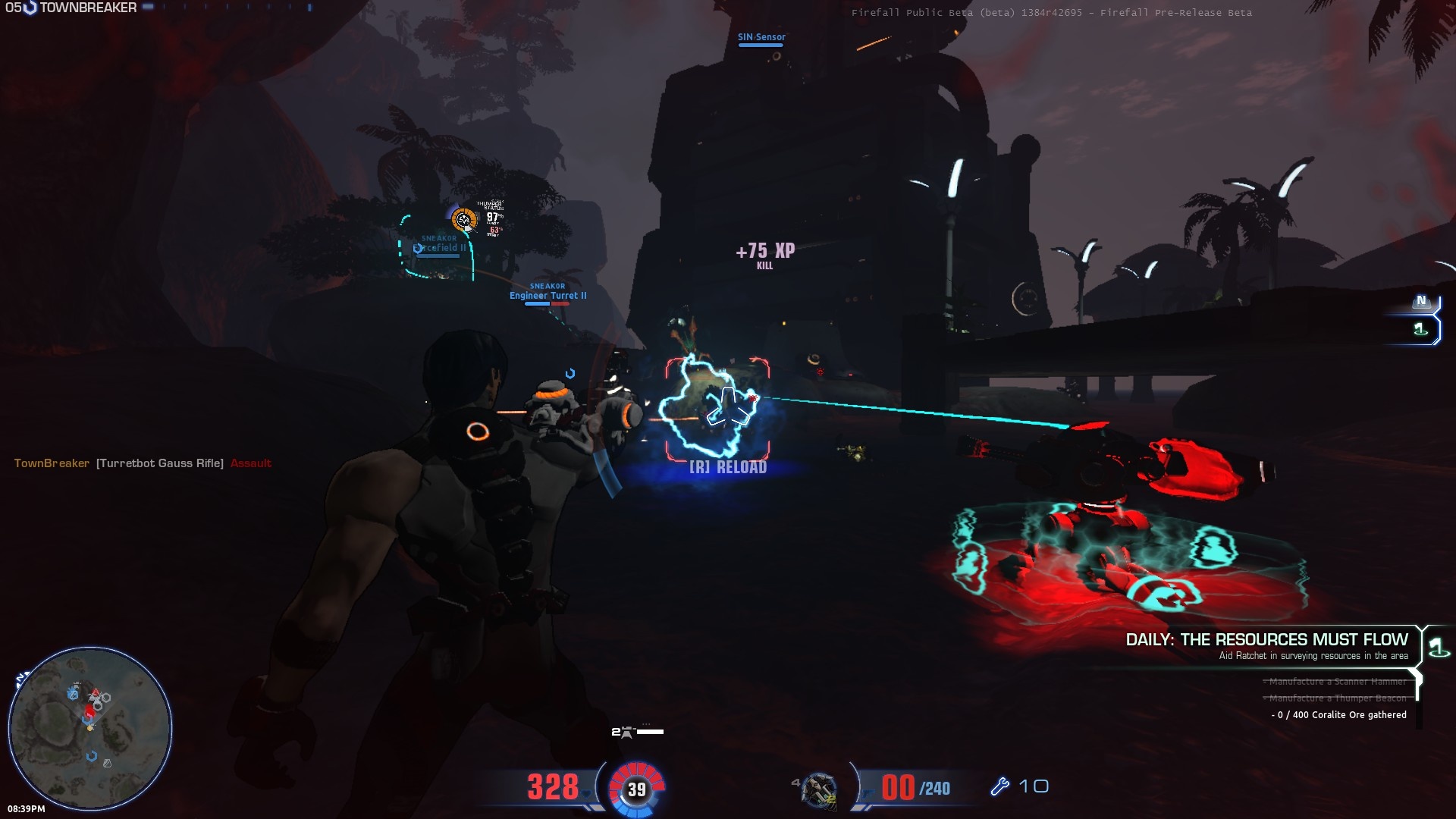
Task: Open the Daily: The Resources Must Flow mission
Action: [1266, 640]
